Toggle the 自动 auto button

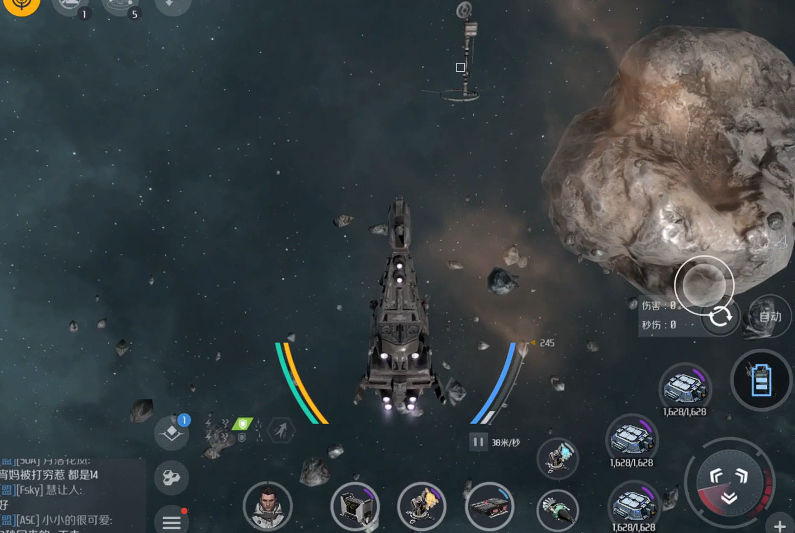point(769,317)
